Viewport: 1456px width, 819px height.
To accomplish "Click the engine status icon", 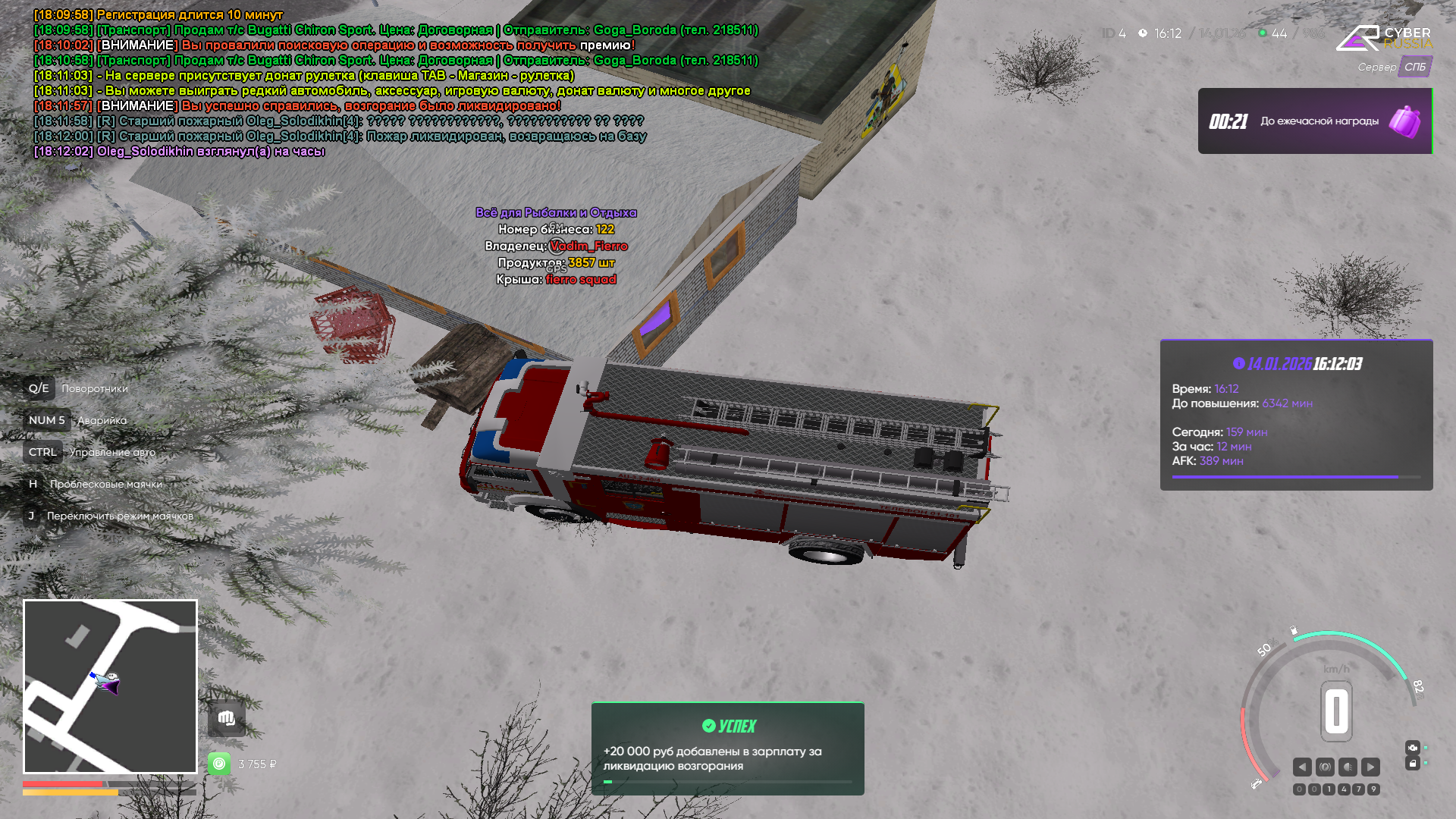I will (x=1412, y=747).
